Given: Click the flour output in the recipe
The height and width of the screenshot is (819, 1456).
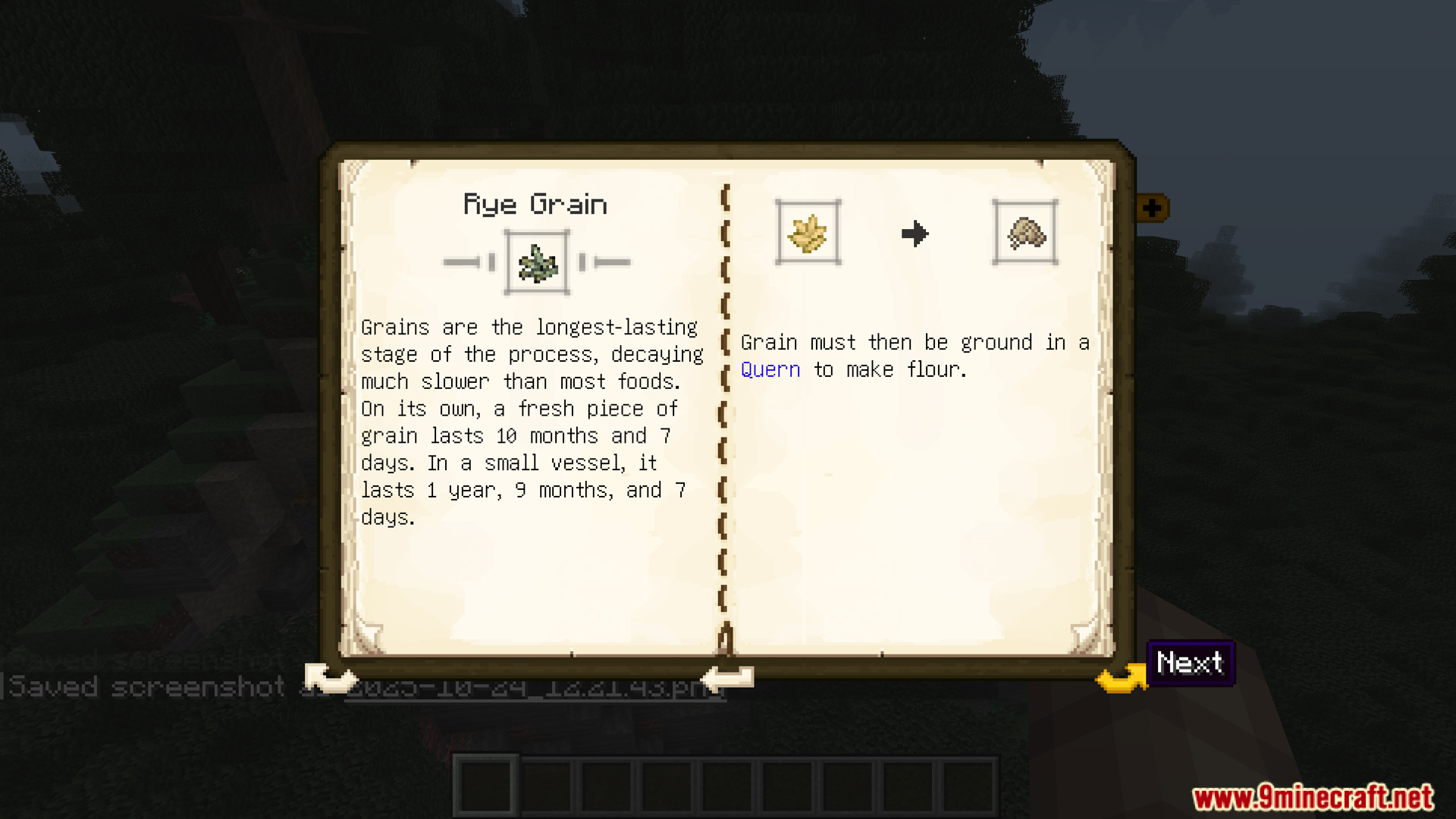Looking at the screenshot, I should 1025,233.
